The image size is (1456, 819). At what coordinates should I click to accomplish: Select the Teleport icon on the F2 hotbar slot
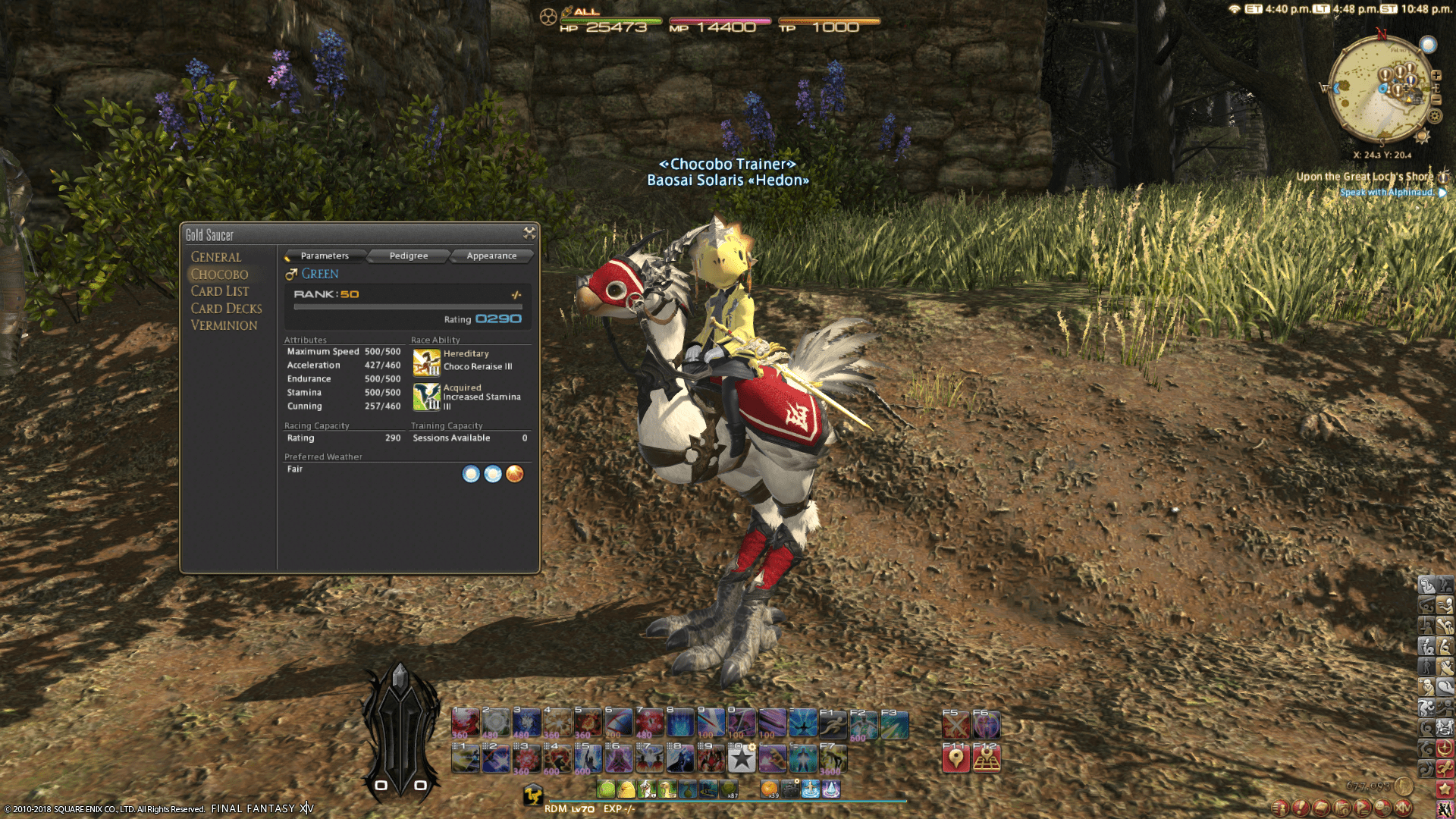click(864, 725)
